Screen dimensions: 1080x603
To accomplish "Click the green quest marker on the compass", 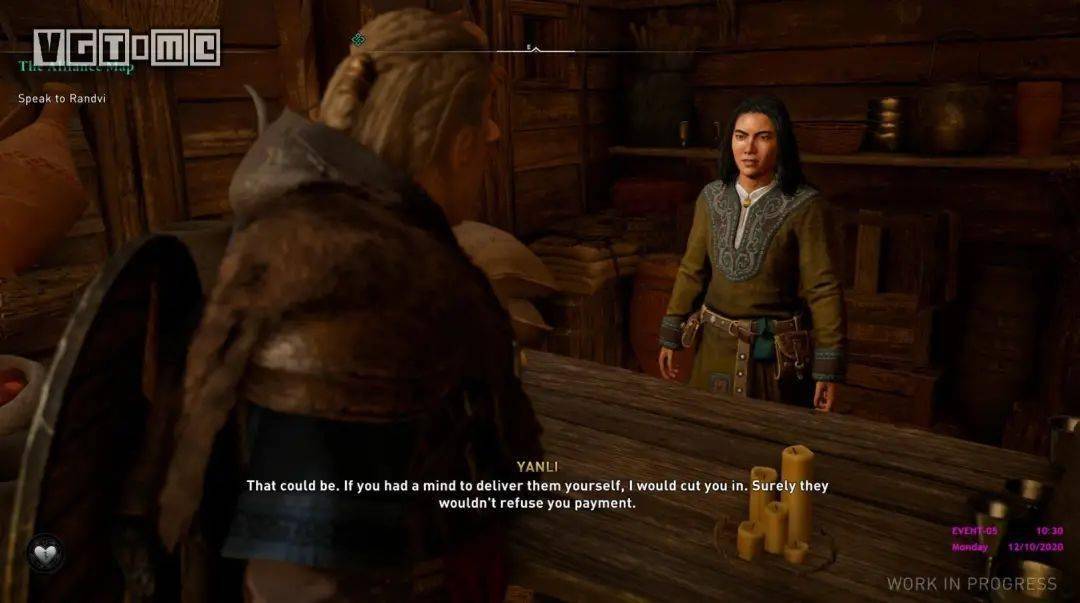I will pos(358,40).
